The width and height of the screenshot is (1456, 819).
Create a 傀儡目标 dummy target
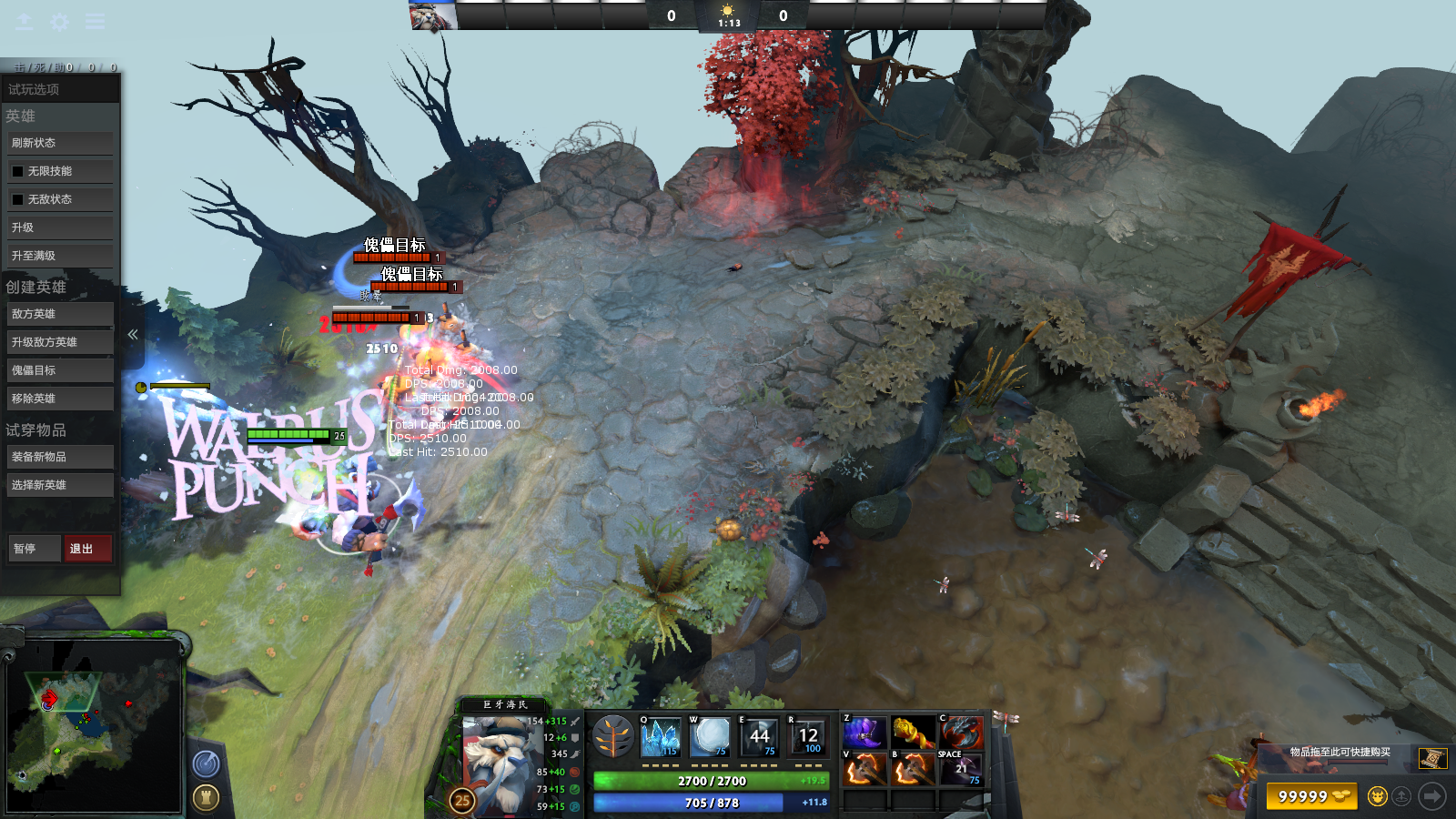60,370
